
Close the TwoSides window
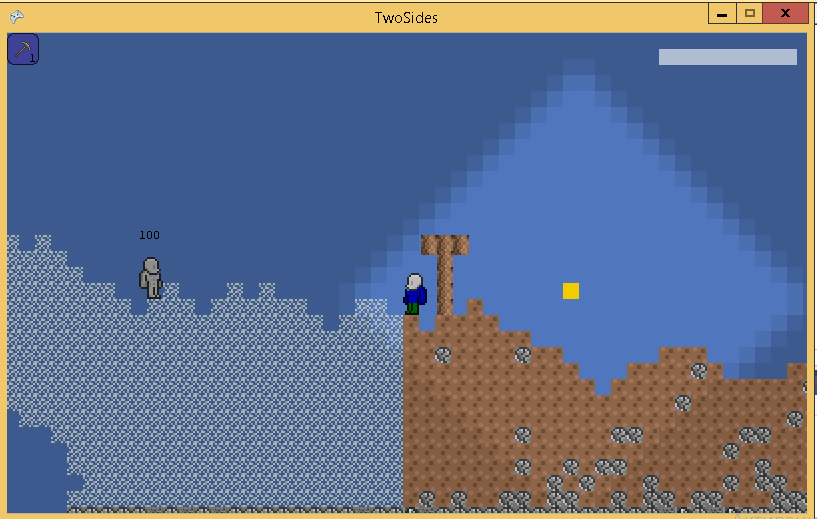tap(785, 14)
